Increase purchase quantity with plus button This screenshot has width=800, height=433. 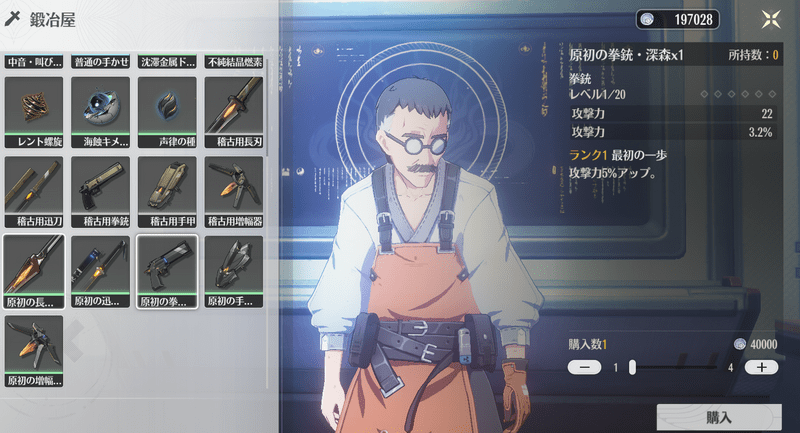(x=761, y=367)
